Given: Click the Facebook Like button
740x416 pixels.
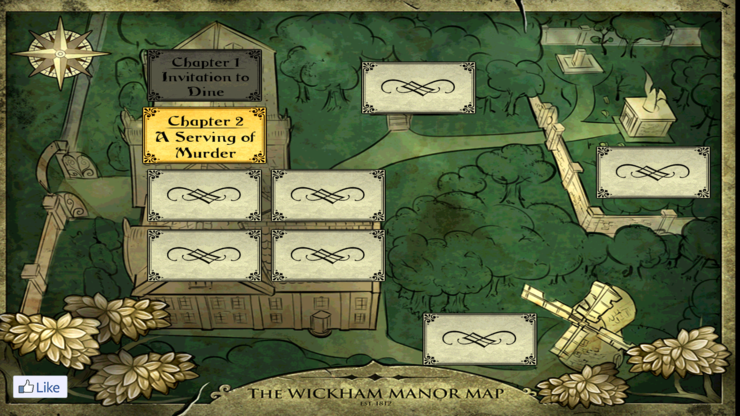Looking at the screenshot, I should pos(40,387).
